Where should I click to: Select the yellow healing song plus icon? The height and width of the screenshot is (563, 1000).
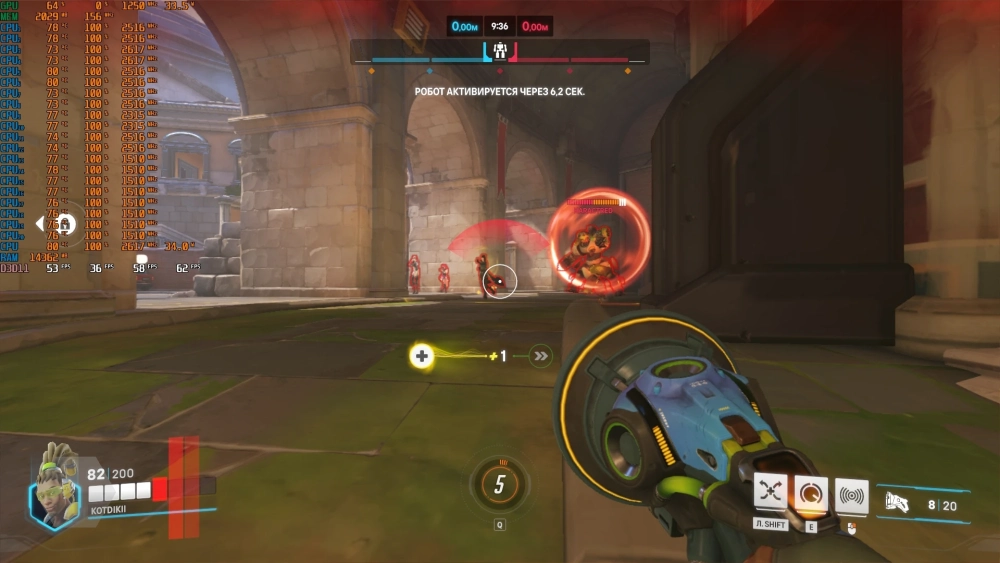tap(422, 355)
